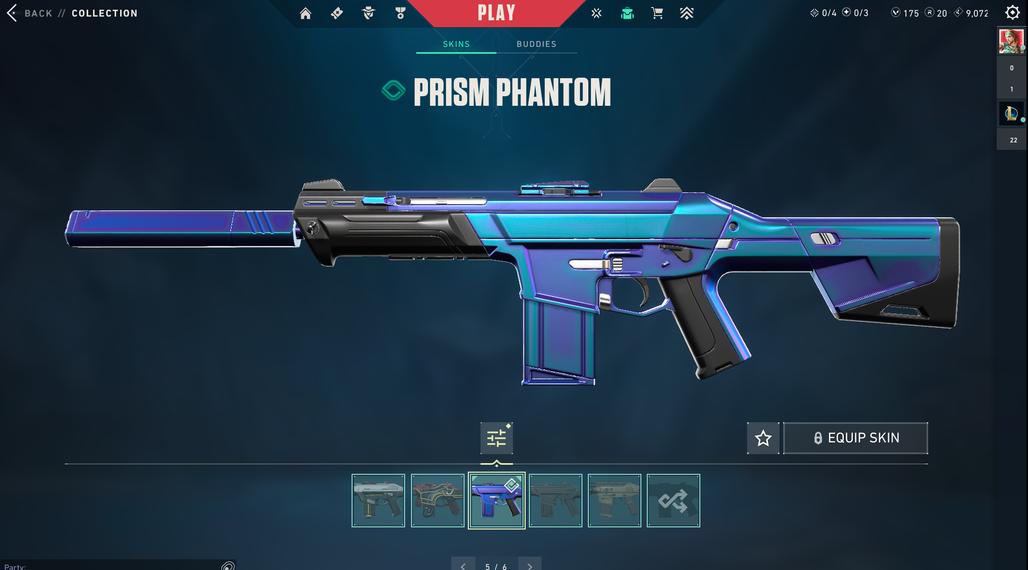Screen dimensions: 1028x570
Task: Select the Skins tab
Action: tap(456, 44)
